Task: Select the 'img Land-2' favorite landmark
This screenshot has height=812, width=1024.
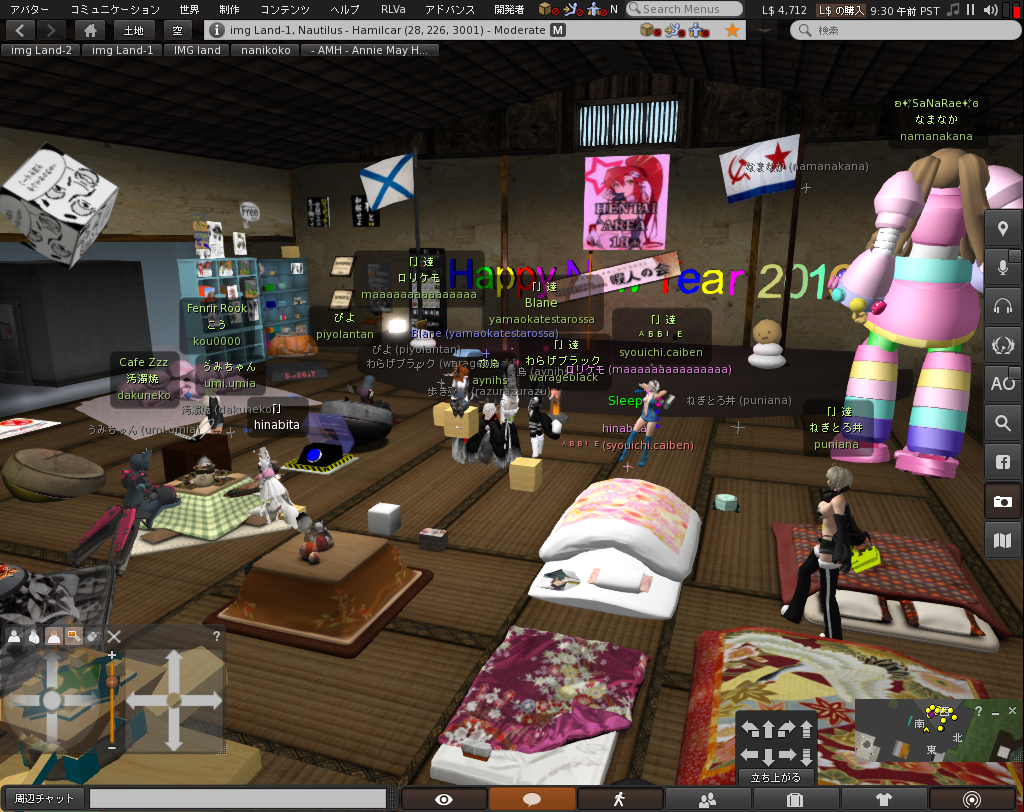Action: (x=40, y=50)
